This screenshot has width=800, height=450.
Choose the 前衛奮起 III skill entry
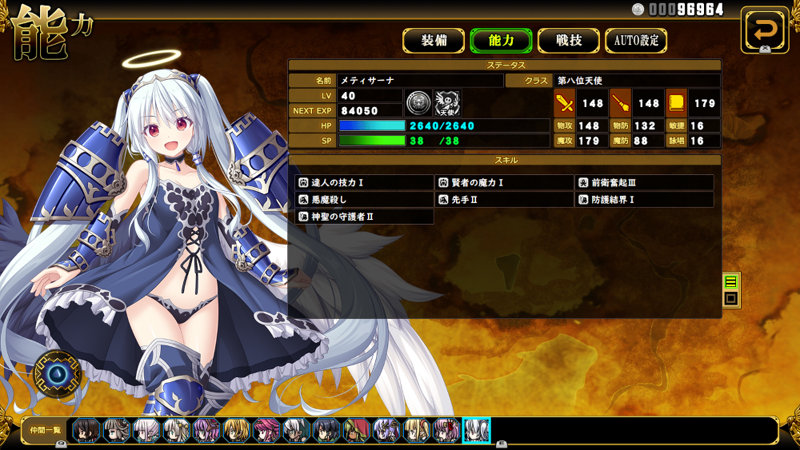pyautogui.click(x=645, y=183)
